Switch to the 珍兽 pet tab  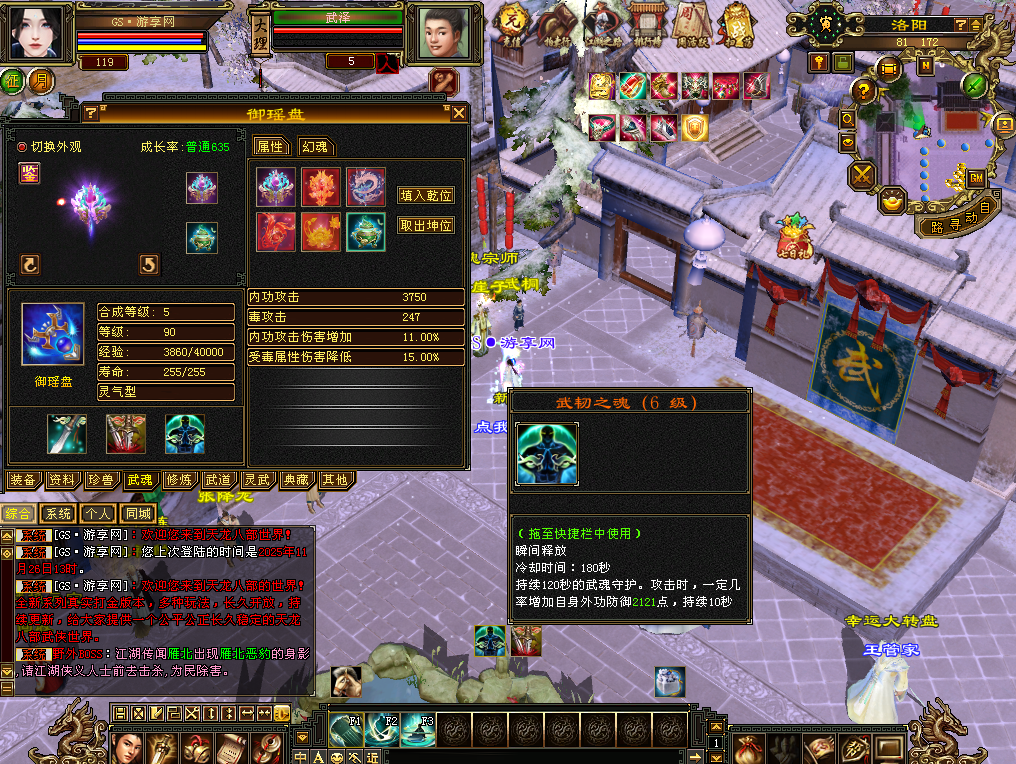[x=100, y=480]
